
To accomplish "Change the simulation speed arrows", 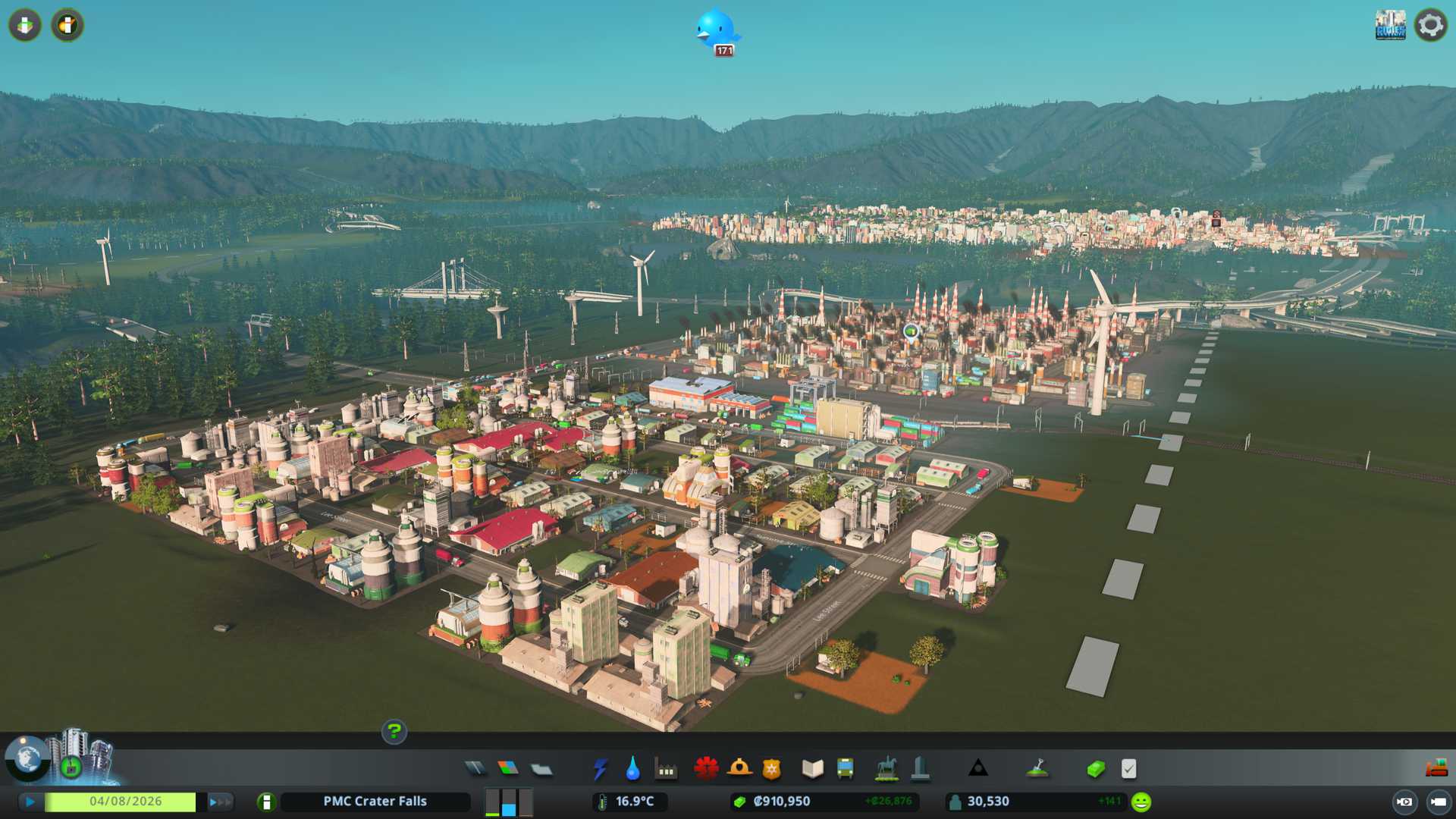I will [x=220, y=802].
